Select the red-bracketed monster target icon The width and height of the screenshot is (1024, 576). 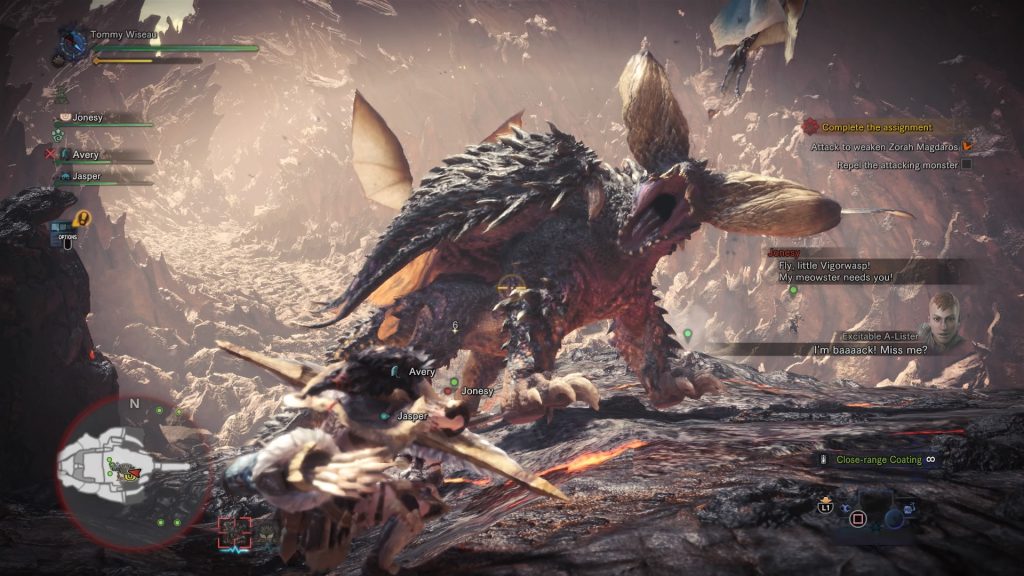click(x=235, y=533)
